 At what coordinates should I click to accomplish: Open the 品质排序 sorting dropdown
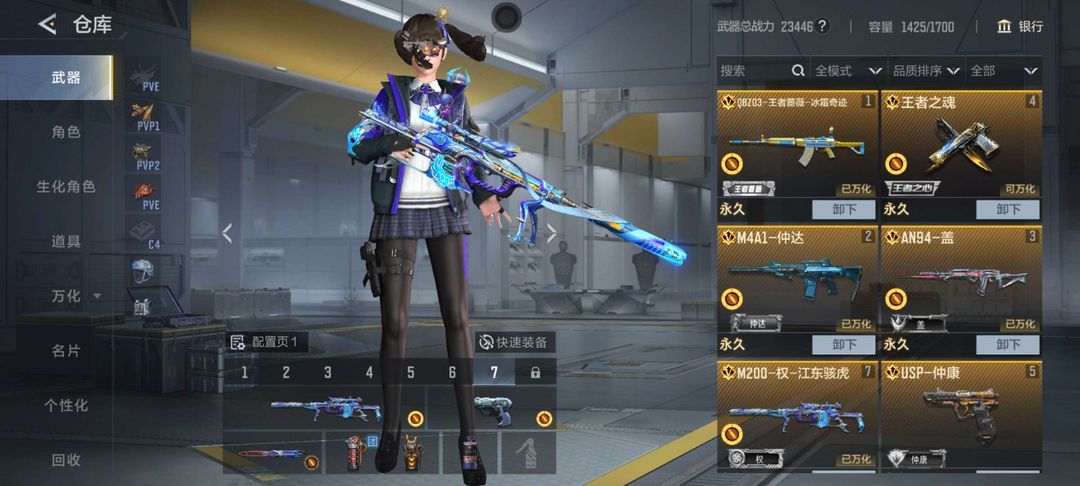coord(925,71)
